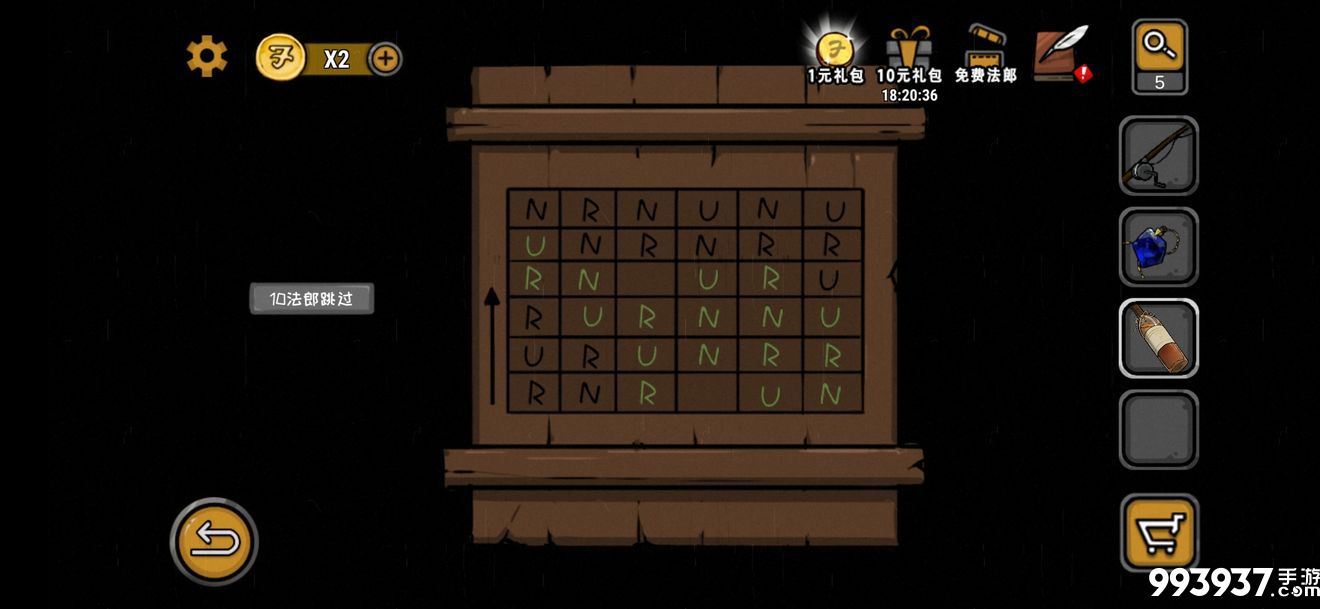Screen dimensions: 1320x609
Task: Select the wine bottle inventory slot
Action: point(1158,338)
